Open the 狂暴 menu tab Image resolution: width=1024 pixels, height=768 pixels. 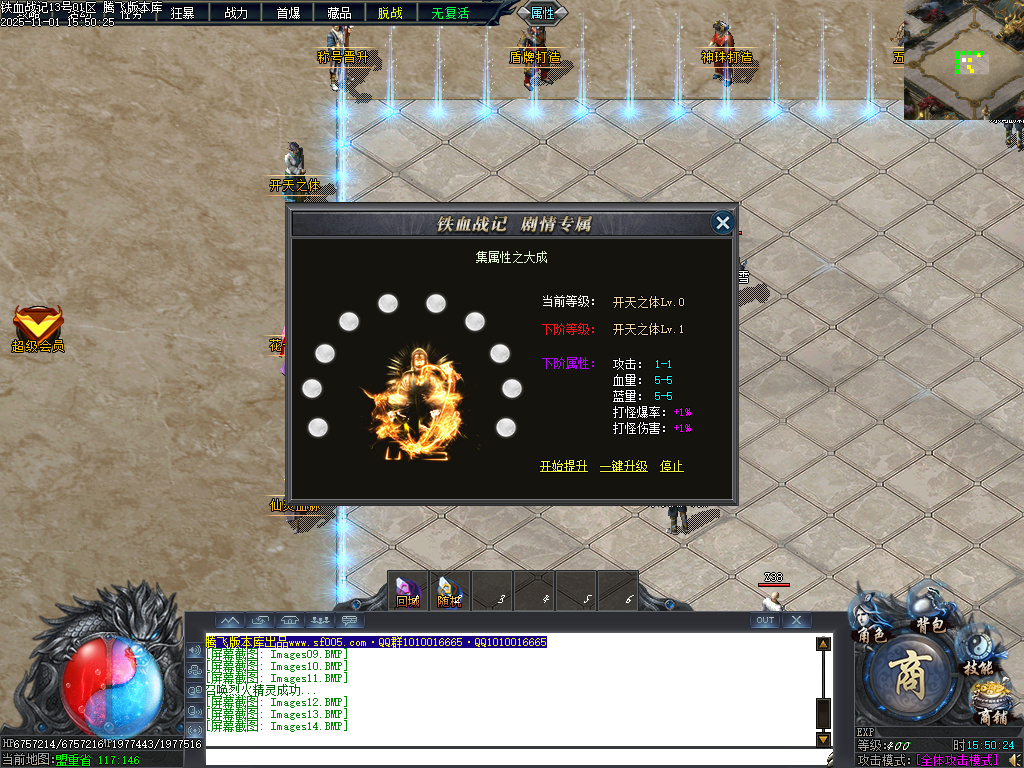(x=183, y=13)
